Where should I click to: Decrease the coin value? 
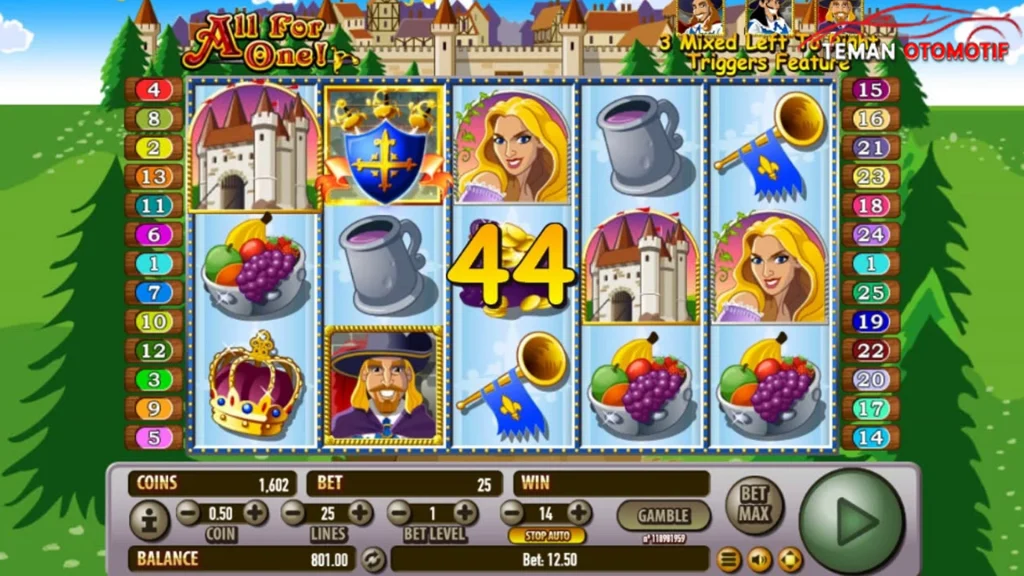(x=188, y=514)
